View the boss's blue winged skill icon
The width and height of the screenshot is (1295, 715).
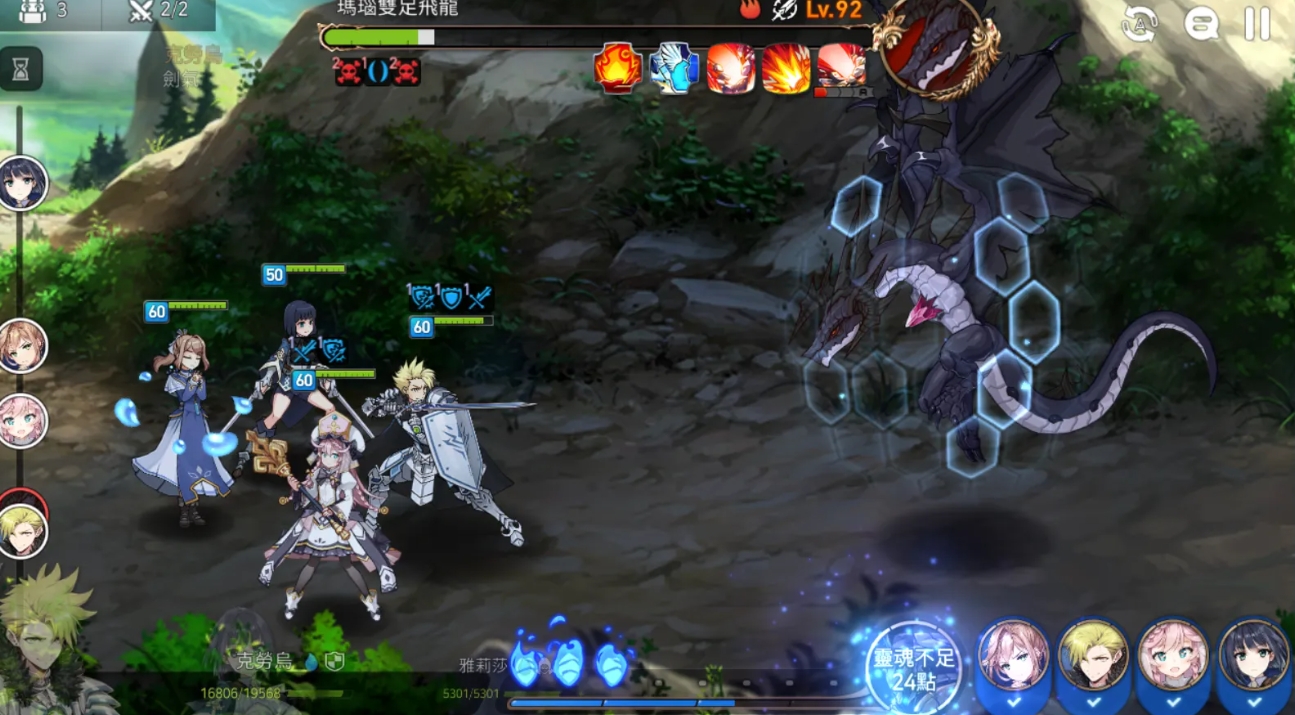(674, 68)
